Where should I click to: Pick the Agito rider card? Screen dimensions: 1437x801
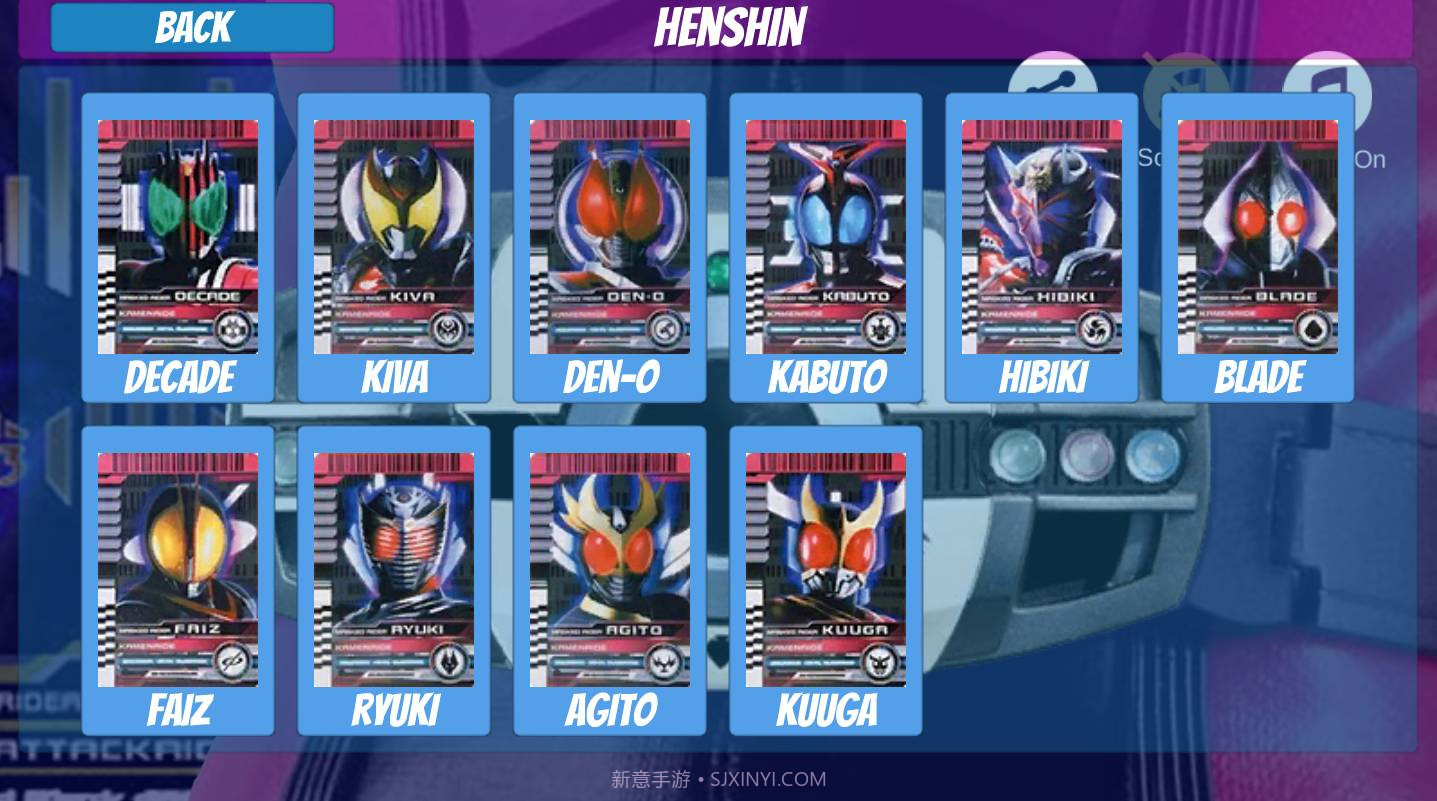pos(610,571)
